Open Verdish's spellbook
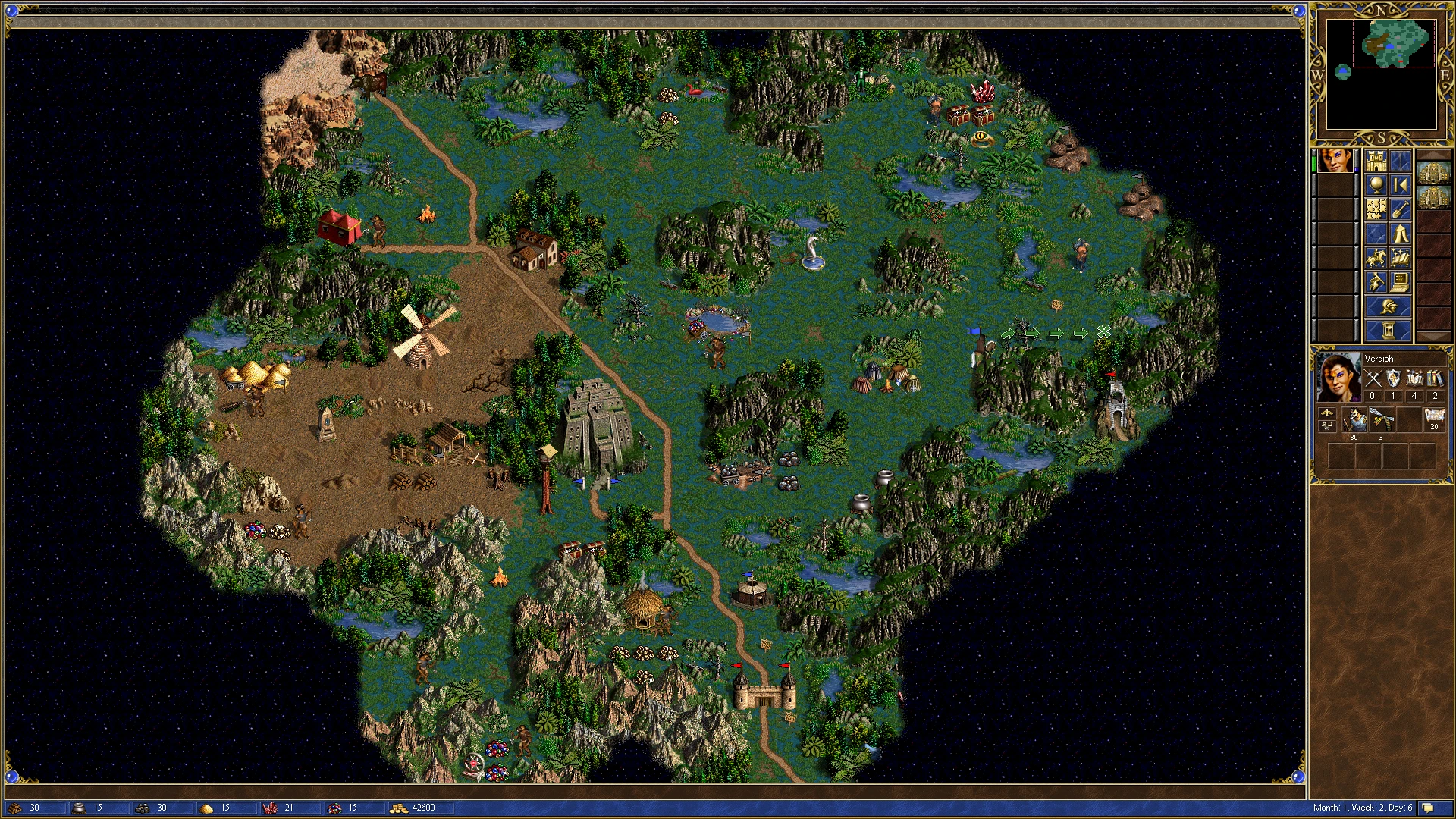Image resolution: width=1456 pixels, height=819 pixels. [1400, 256]
